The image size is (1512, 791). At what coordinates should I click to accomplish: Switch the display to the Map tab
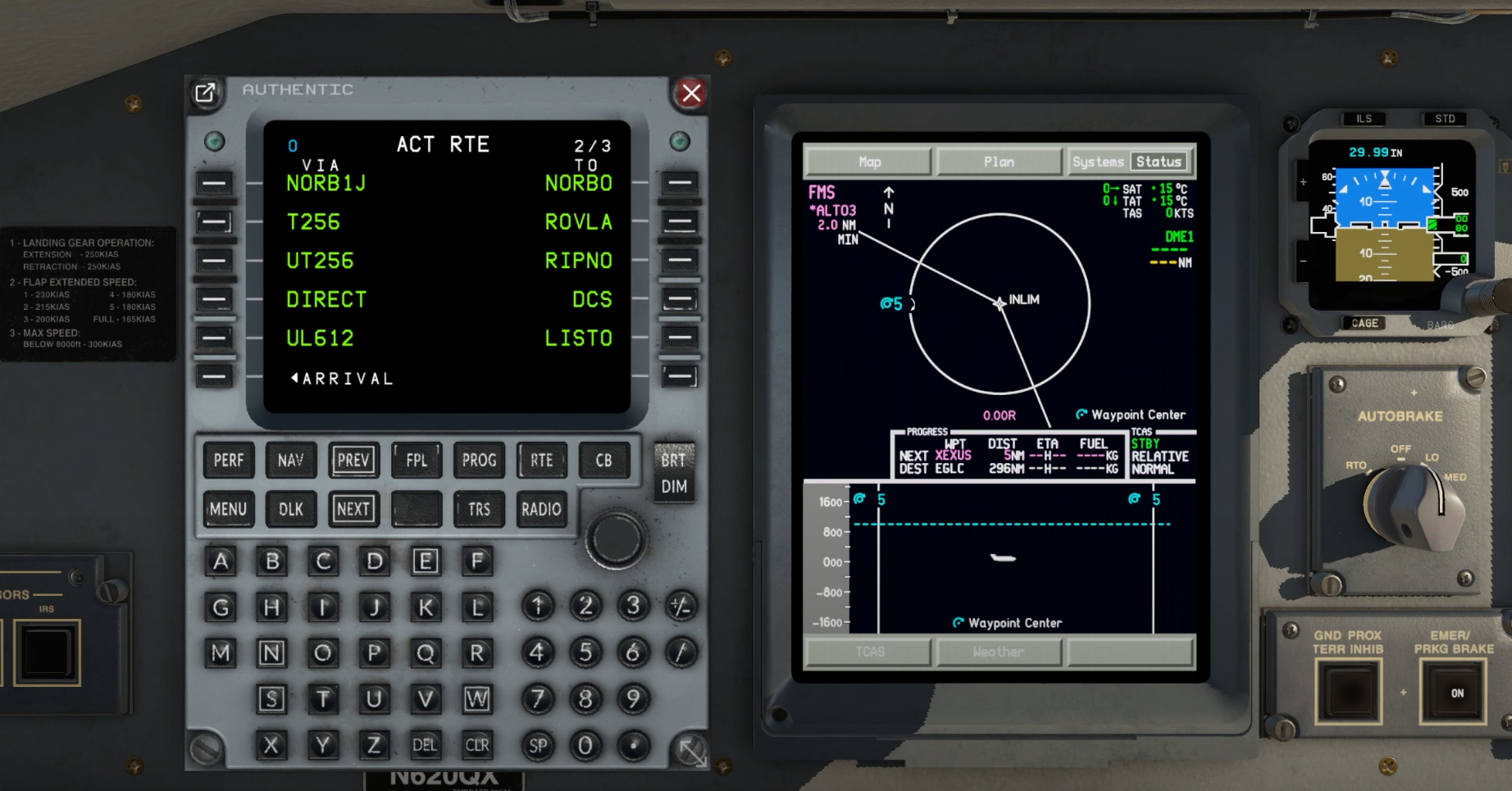click(869, 161)
